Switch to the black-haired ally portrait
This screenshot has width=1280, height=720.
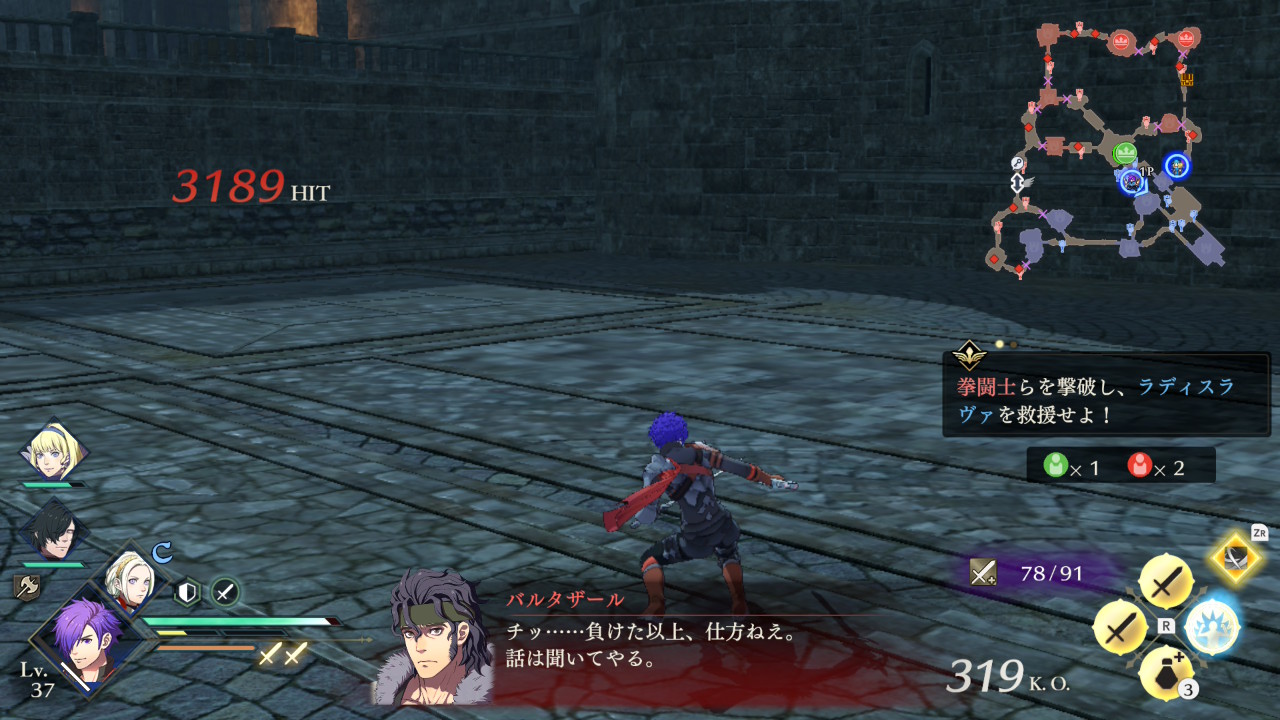pyautogui.click(x=54, y=531)
